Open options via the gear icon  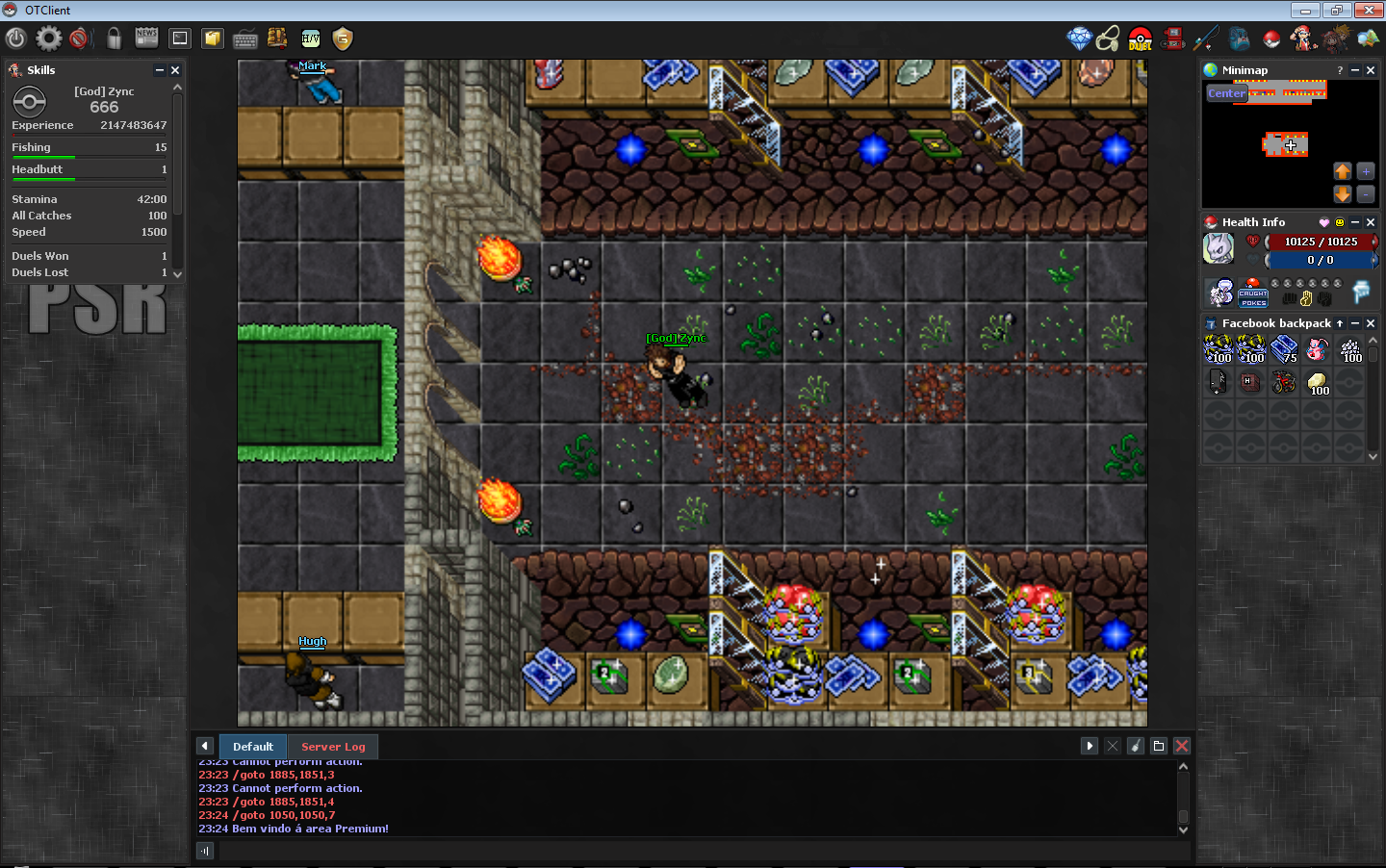click(48, 38)
